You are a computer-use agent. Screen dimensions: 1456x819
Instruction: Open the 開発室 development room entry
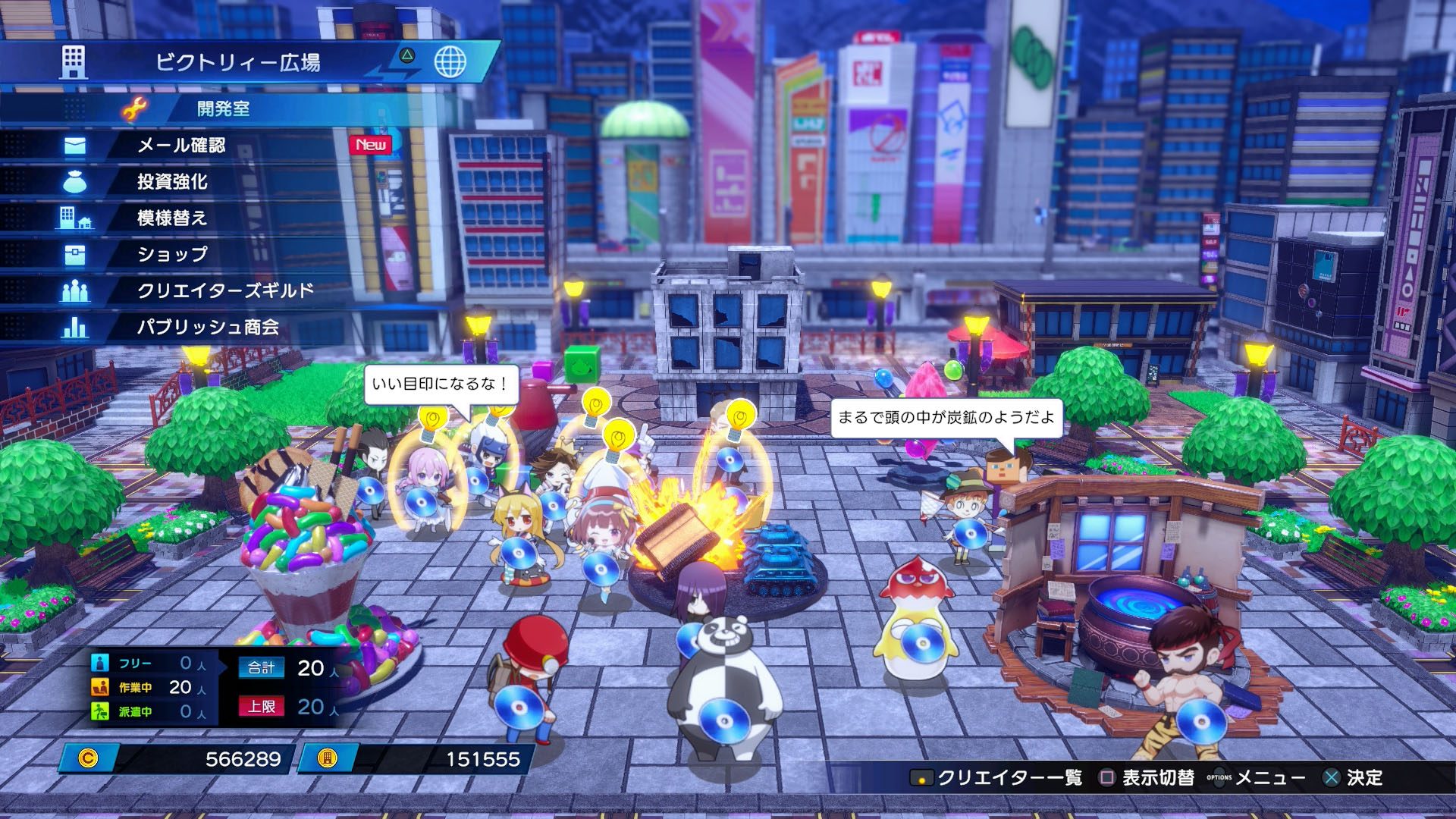[x=223, y=108]
